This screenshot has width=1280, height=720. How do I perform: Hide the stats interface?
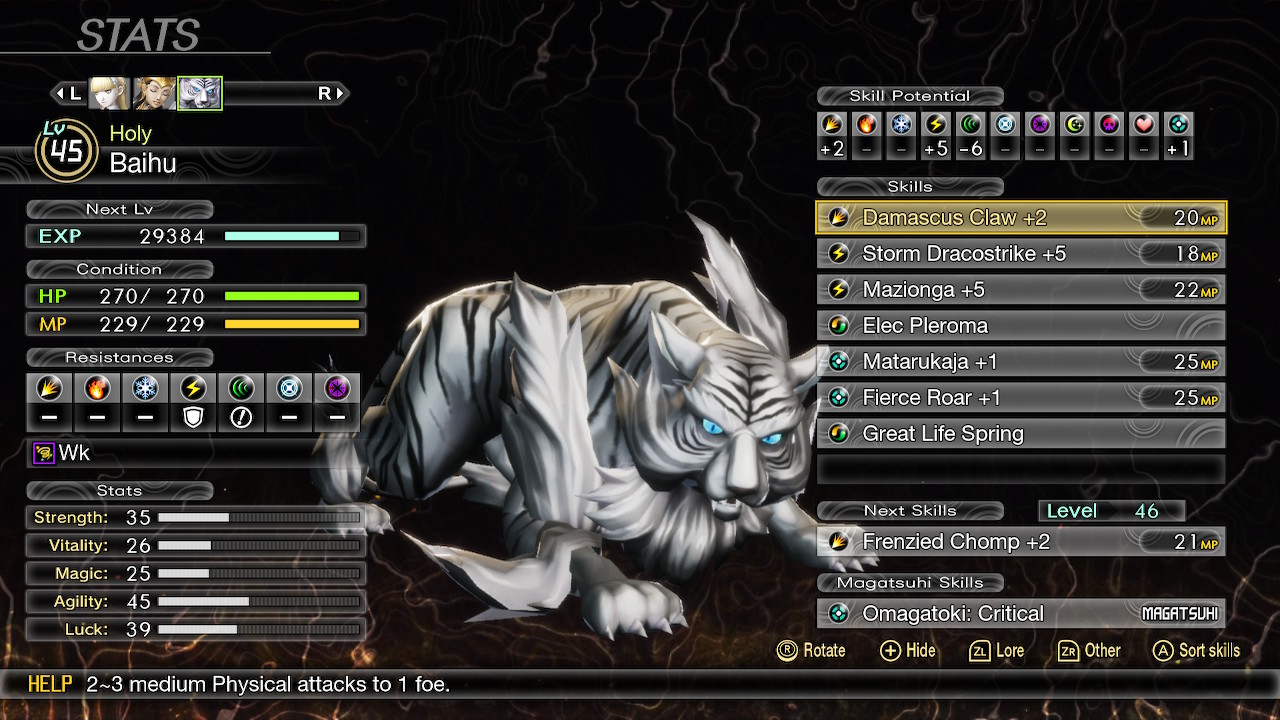(x=907, y=651)
